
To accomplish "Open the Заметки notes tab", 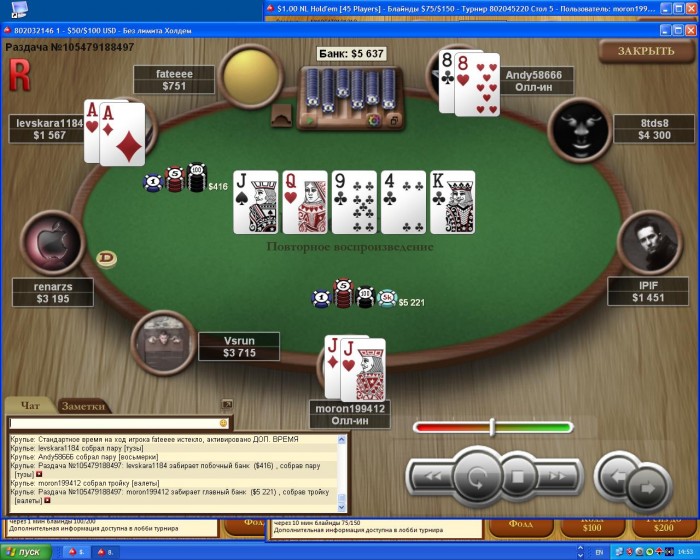I will click(83, 406).
